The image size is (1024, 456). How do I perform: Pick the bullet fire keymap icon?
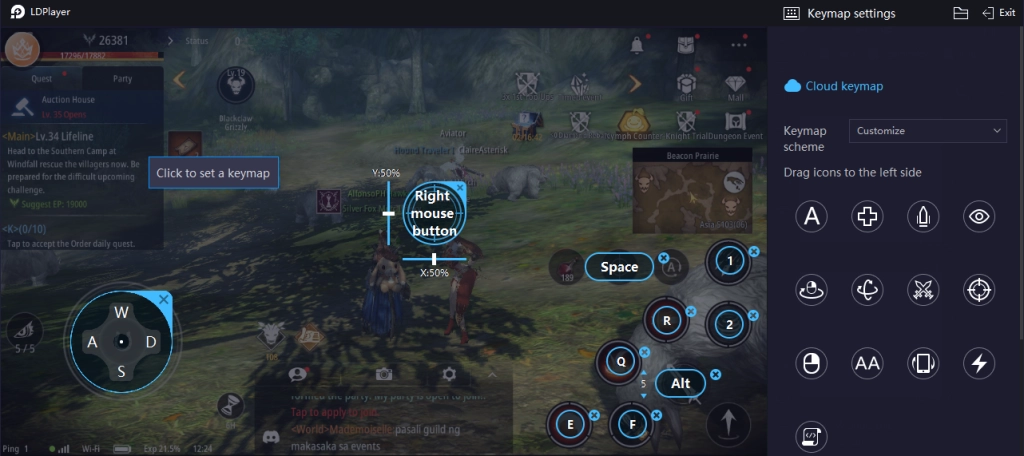(922, 215)
